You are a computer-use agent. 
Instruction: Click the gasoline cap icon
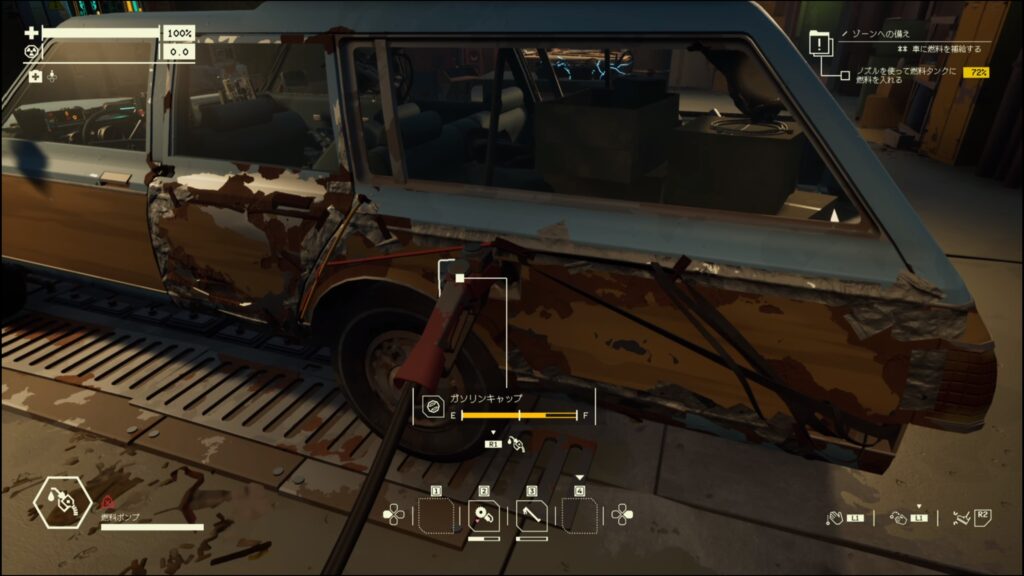click(433, 407)
